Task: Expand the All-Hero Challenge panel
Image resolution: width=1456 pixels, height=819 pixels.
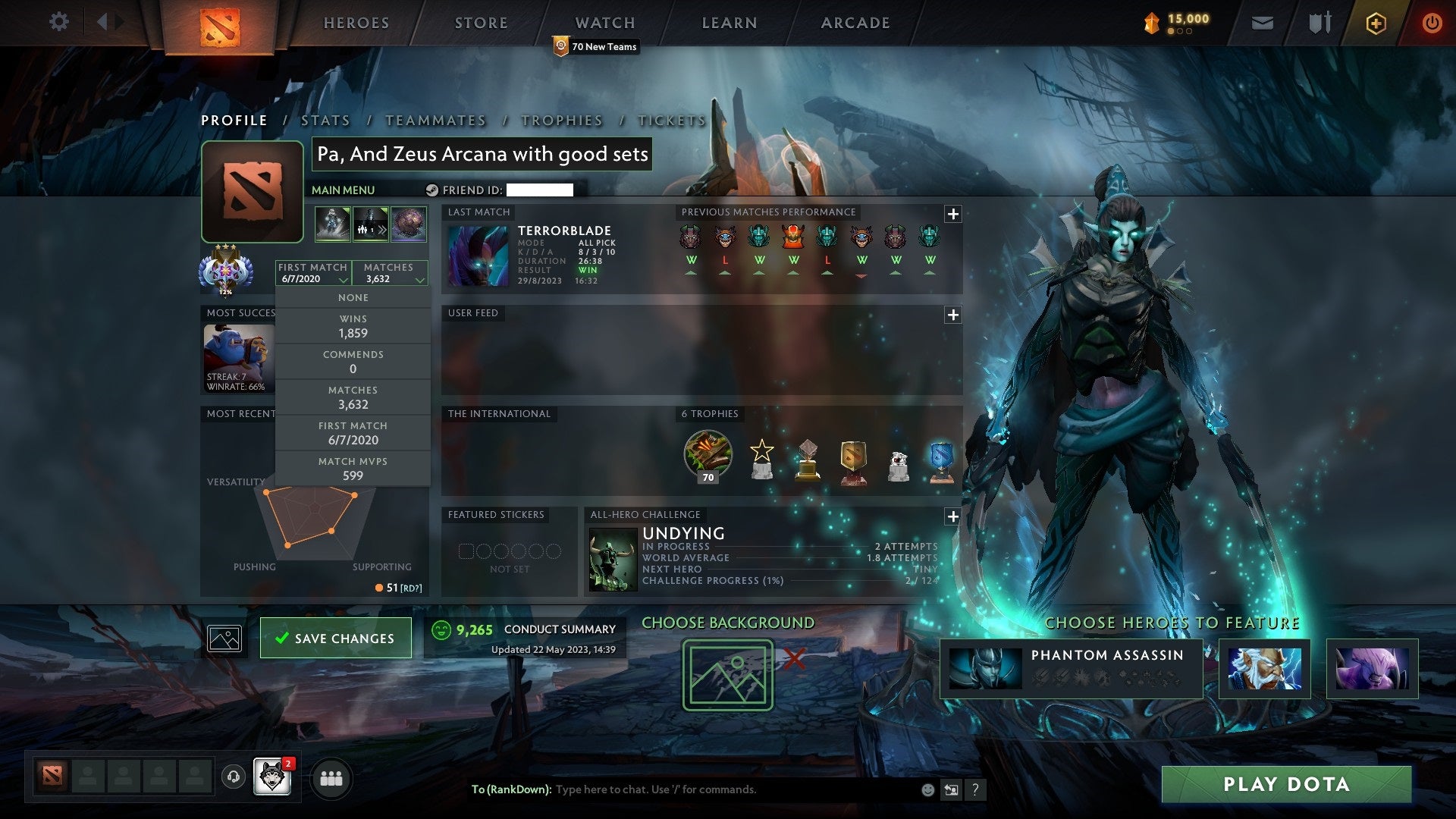Action: coord(953,516)
